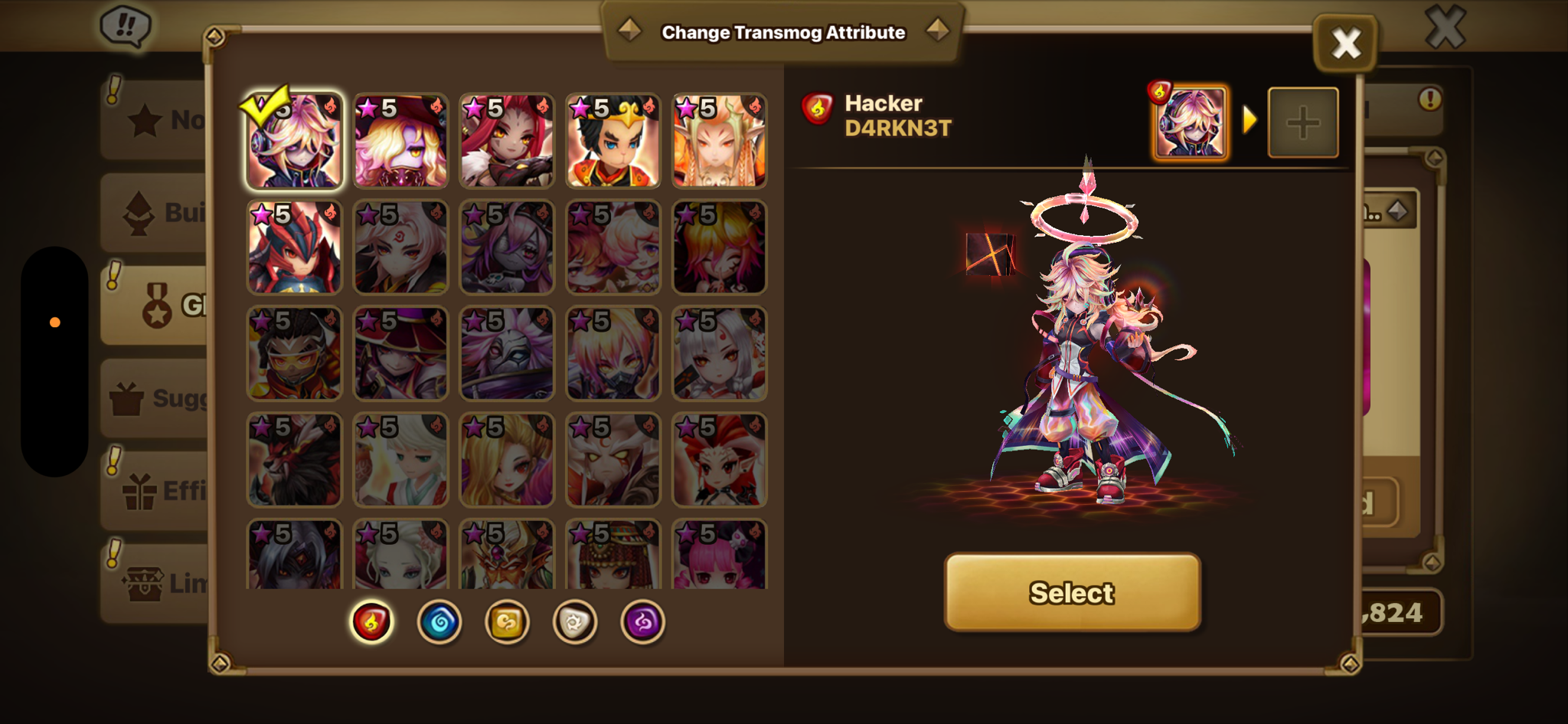Pick the black lion beast monster

pyautogui.click(x=294, y=460)
